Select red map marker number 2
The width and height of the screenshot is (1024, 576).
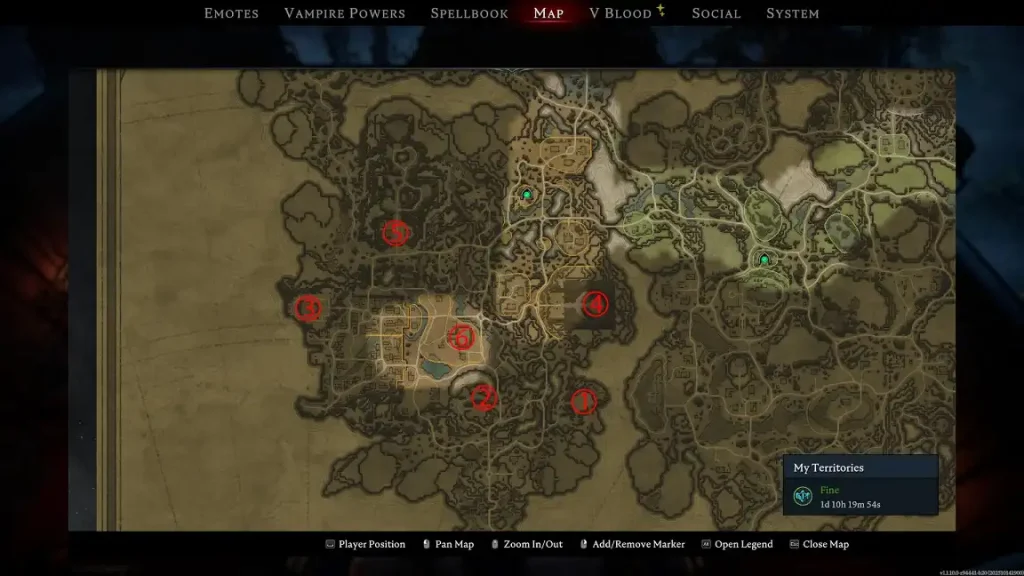484,398
